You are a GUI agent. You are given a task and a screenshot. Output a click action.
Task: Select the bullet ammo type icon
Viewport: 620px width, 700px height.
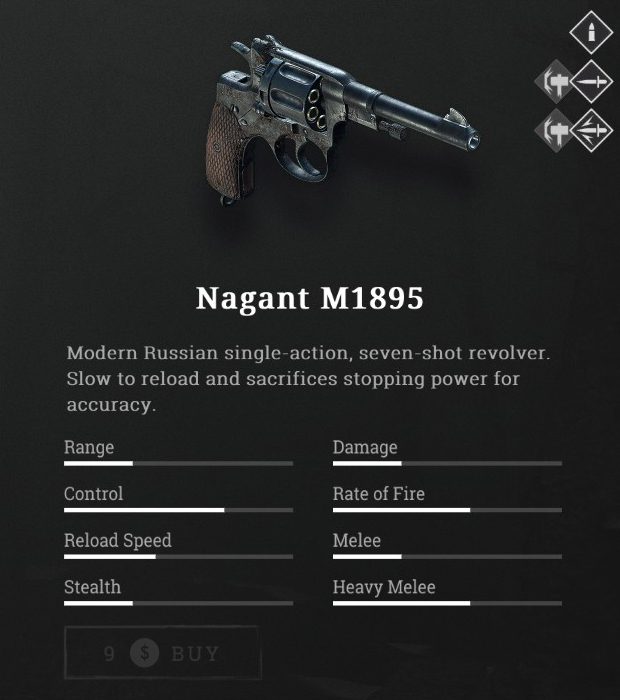click(591, 33)
